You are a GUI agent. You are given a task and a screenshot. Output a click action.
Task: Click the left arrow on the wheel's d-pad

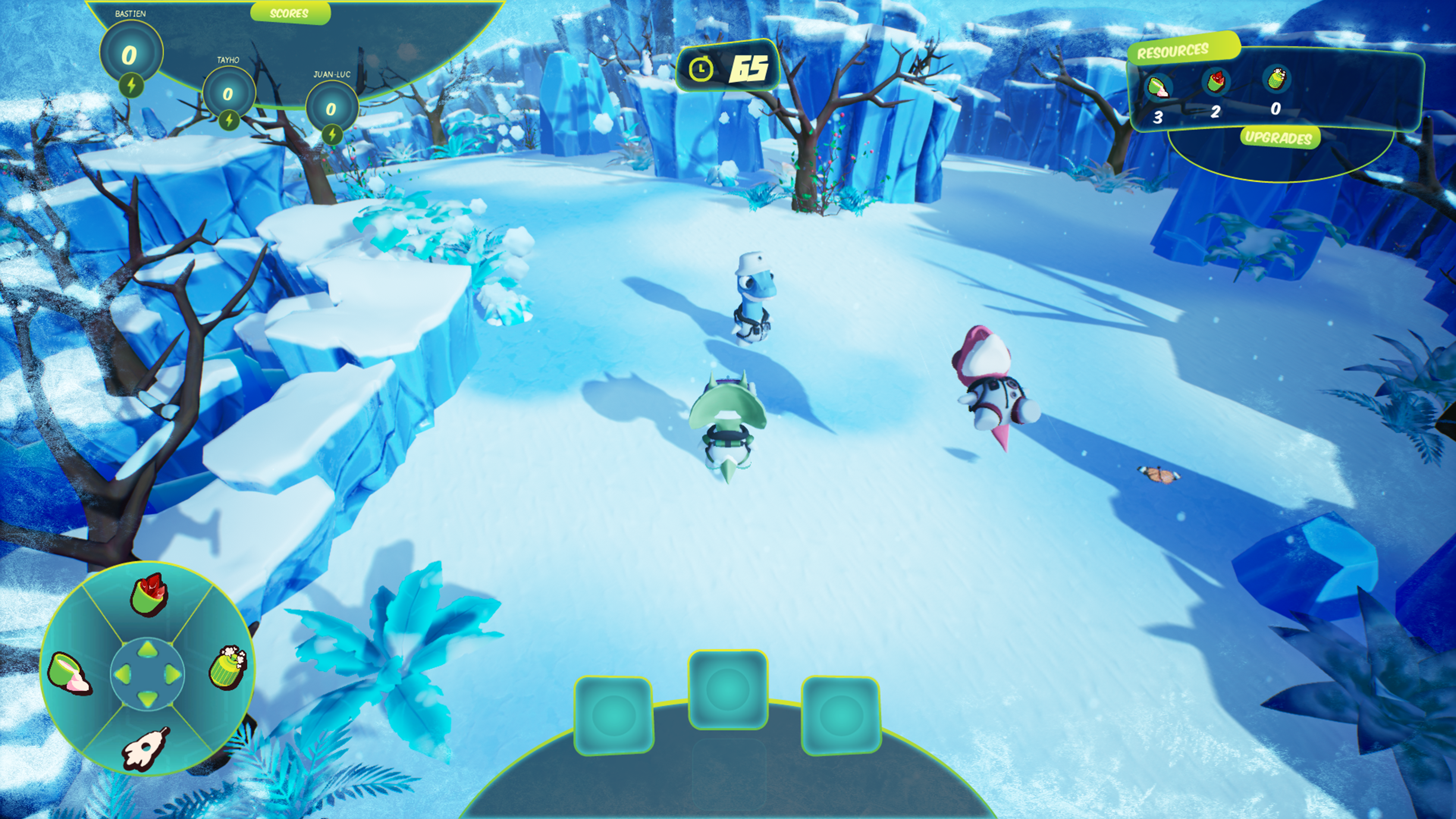pos(123,674)
